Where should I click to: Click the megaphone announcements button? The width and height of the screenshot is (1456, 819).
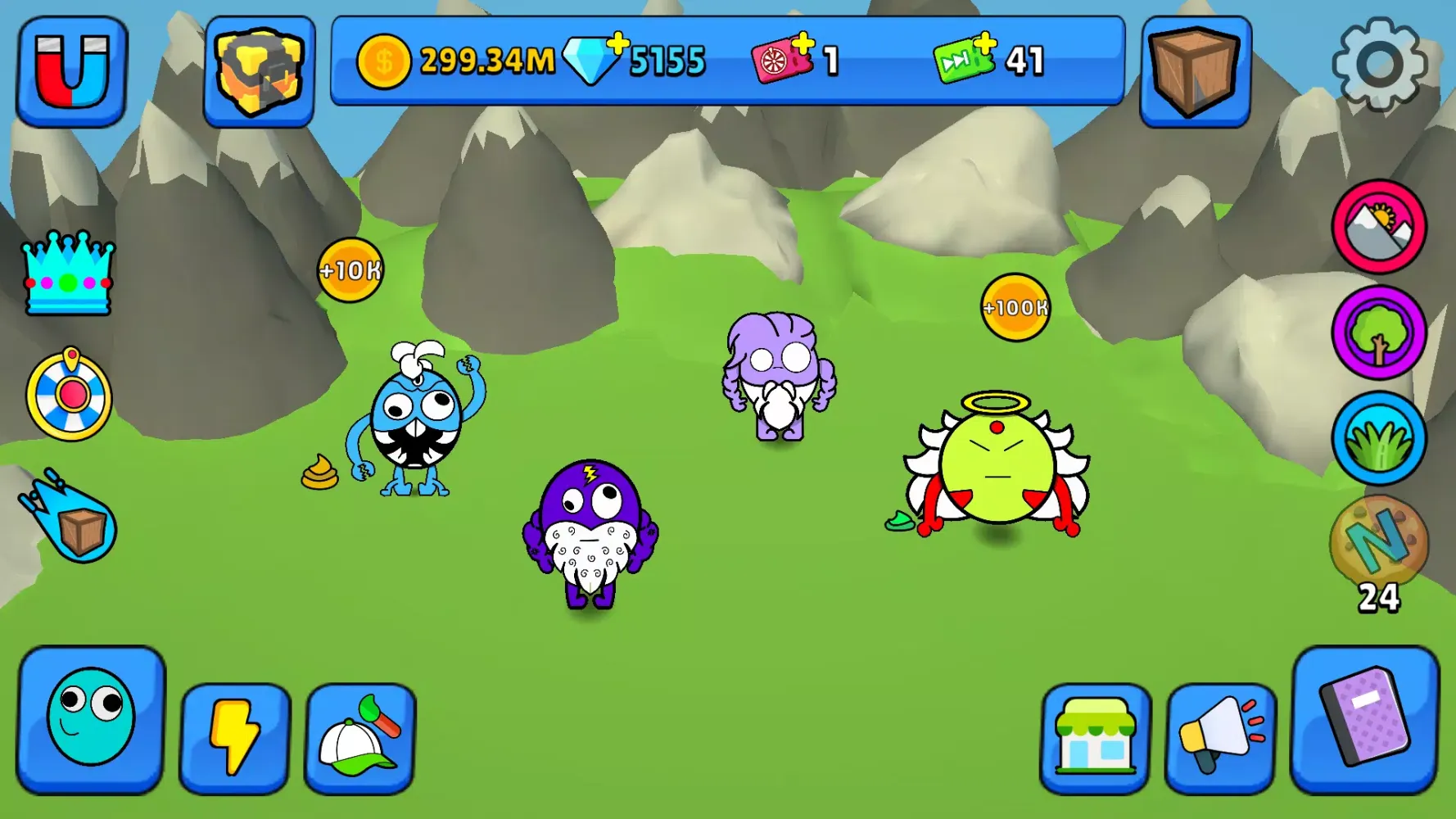[1220, 737]
